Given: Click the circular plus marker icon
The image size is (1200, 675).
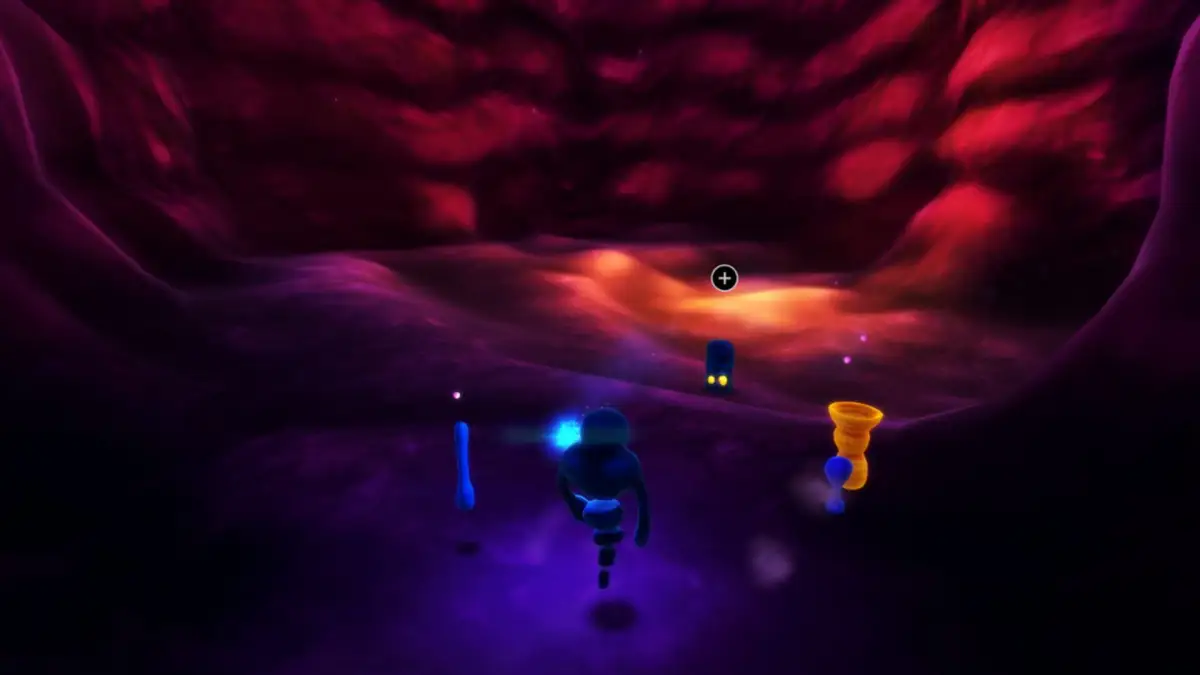Looking at the screenshot, I should pyautogui.click(x=724, y=279).
